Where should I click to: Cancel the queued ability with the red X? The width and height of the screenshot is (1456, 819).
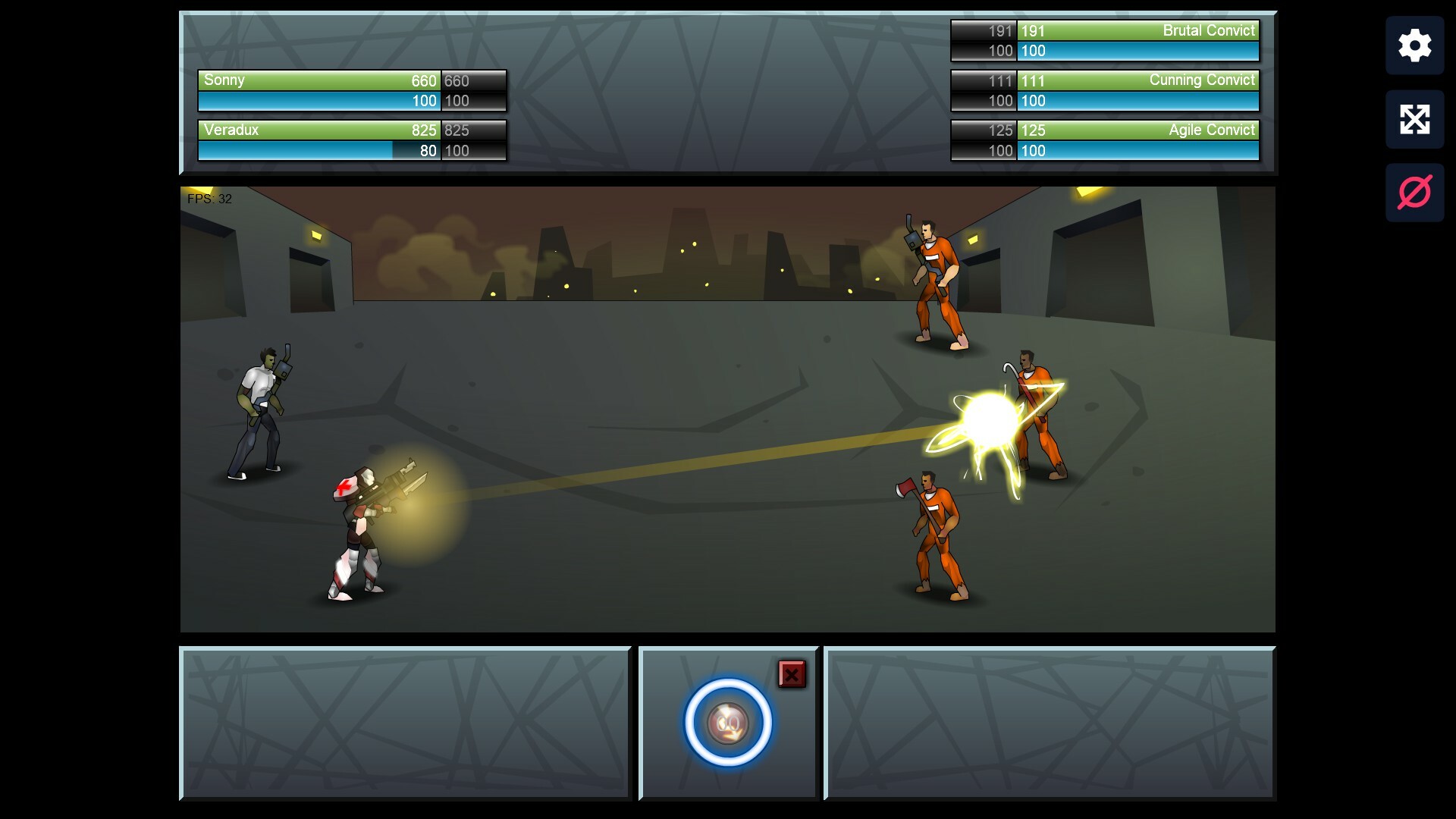[791, 673]
